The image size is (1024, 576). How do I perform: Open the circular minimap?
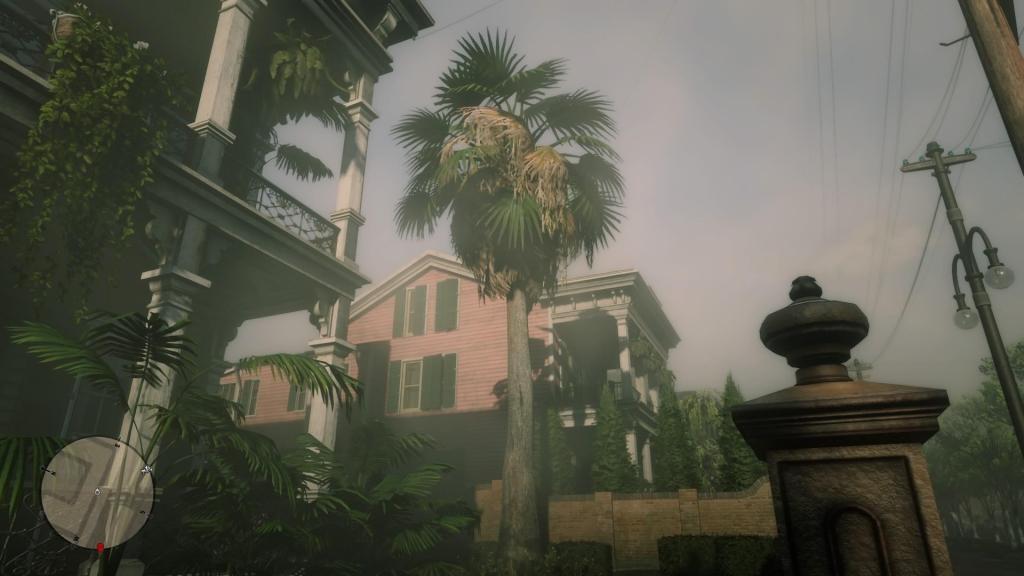98,493
